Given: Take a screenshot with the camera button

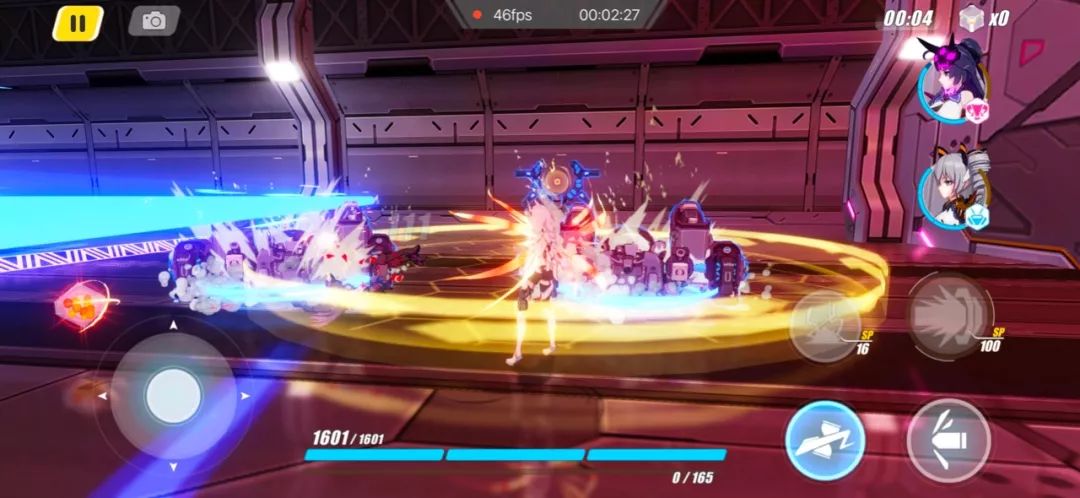Looking at the screenshot, I should (154, 21).
